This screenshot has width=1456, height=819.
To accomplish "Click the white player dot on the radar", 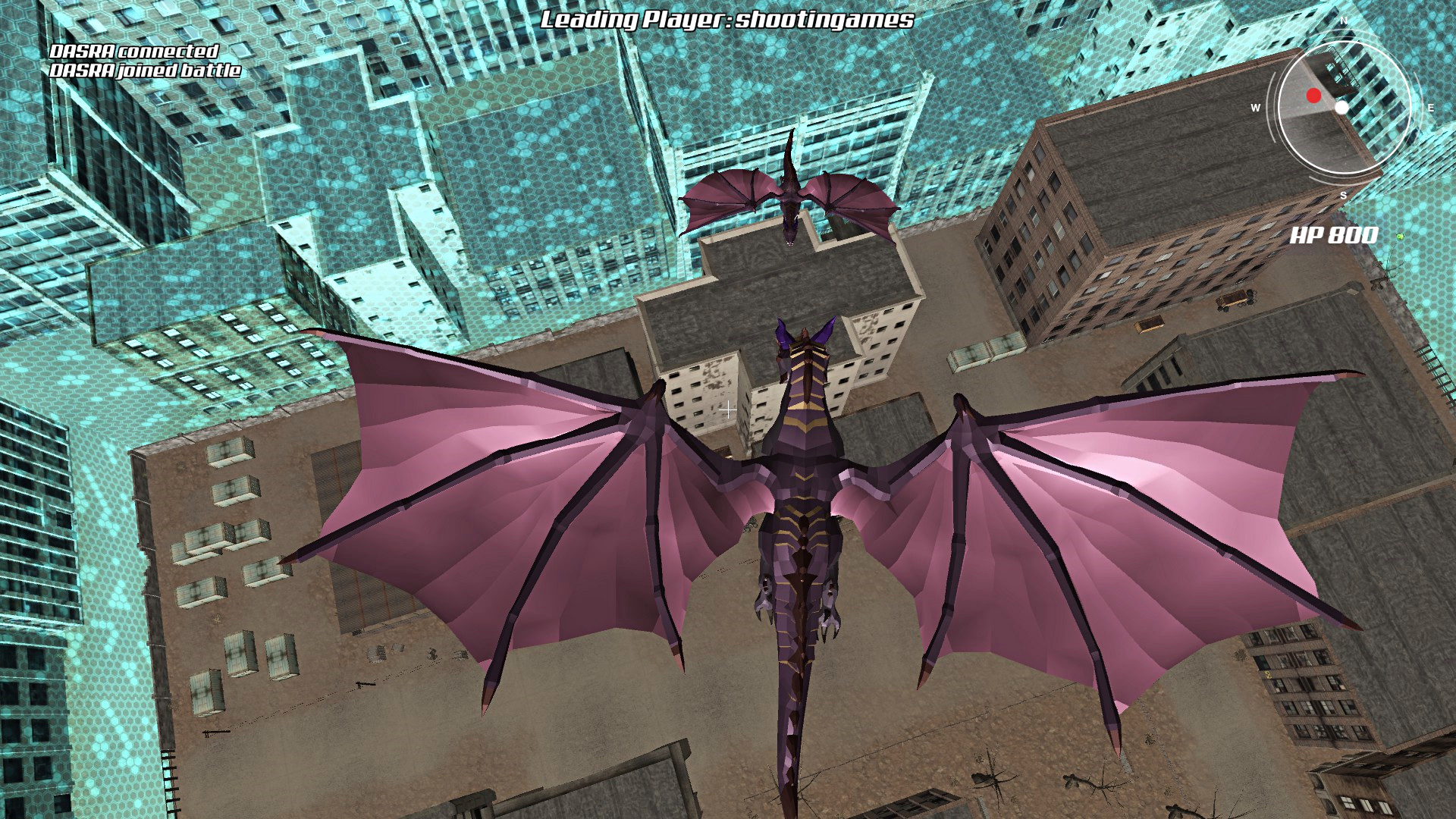I will 1341,108.
